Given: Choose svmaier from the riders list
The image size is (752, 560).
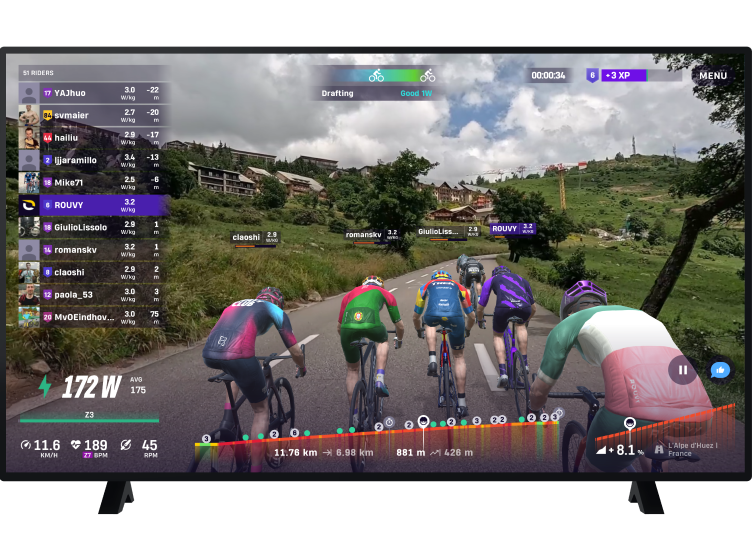Looking at the screenshot, I should (x=91, y=115).
